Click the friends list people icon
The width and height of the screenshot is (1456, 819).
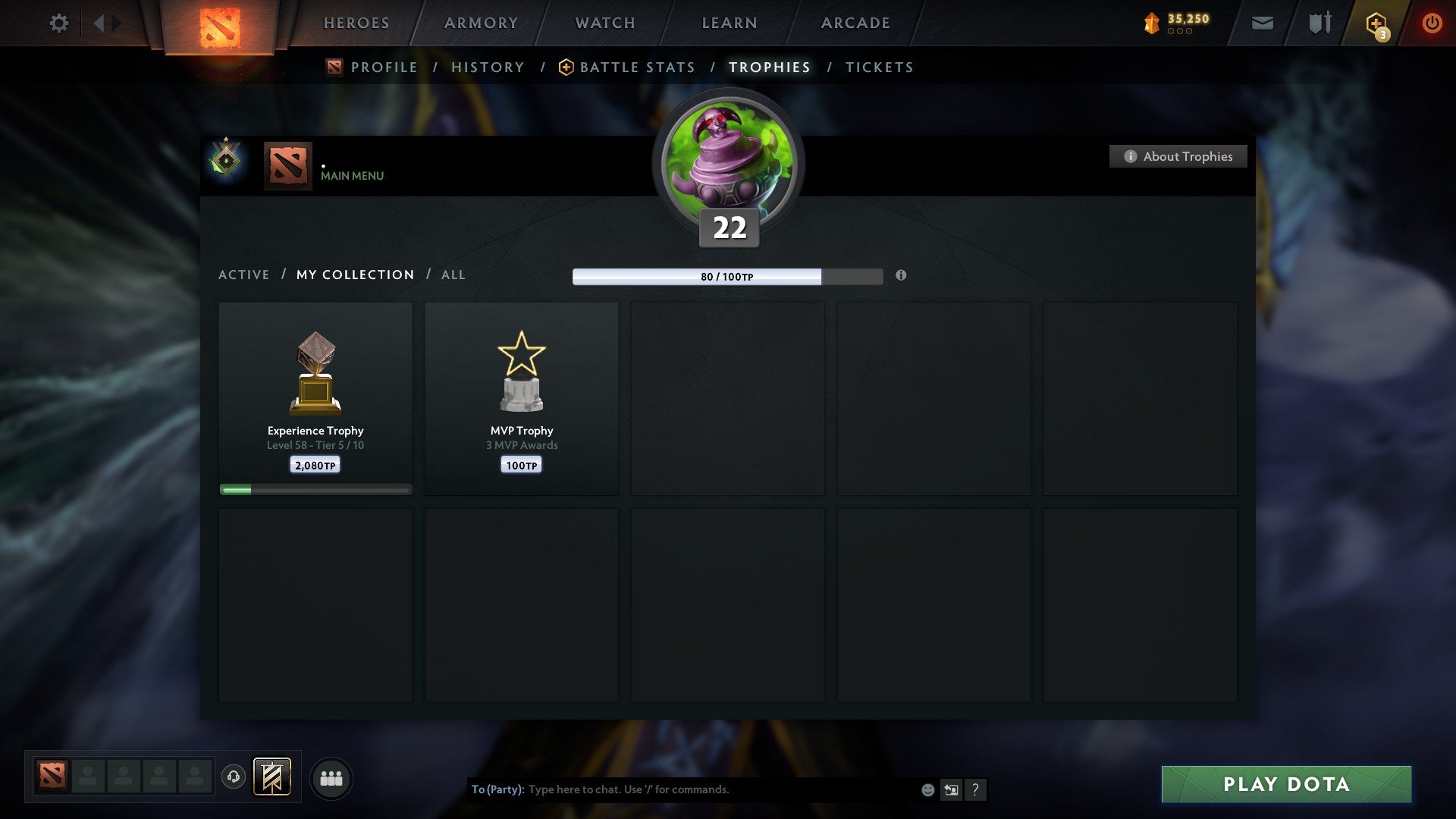331,777
